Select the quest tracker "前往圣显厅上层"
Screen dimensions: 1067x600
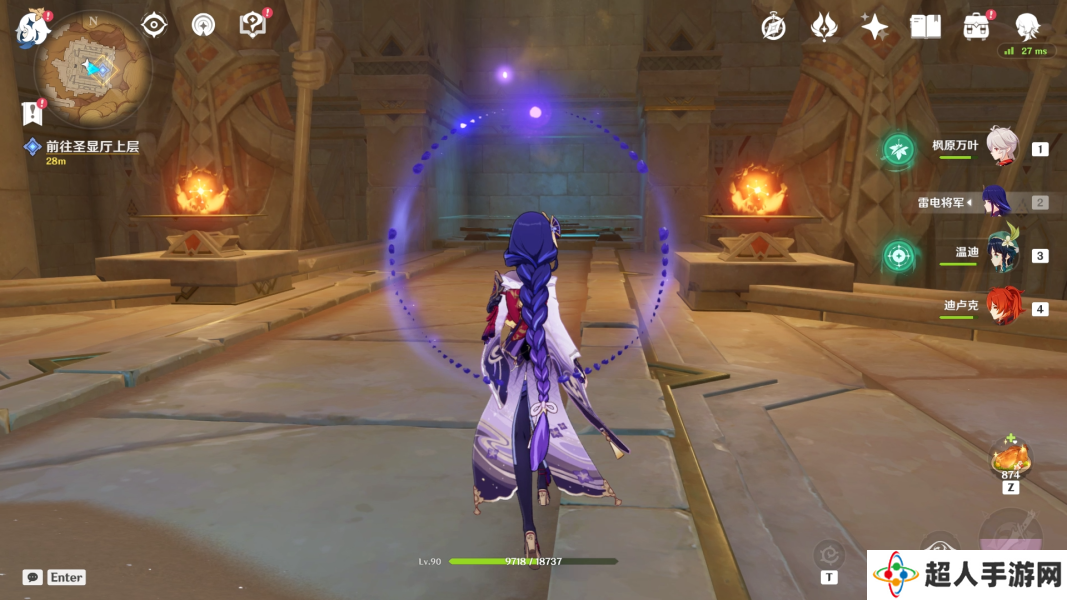click(x=92, y=146)
